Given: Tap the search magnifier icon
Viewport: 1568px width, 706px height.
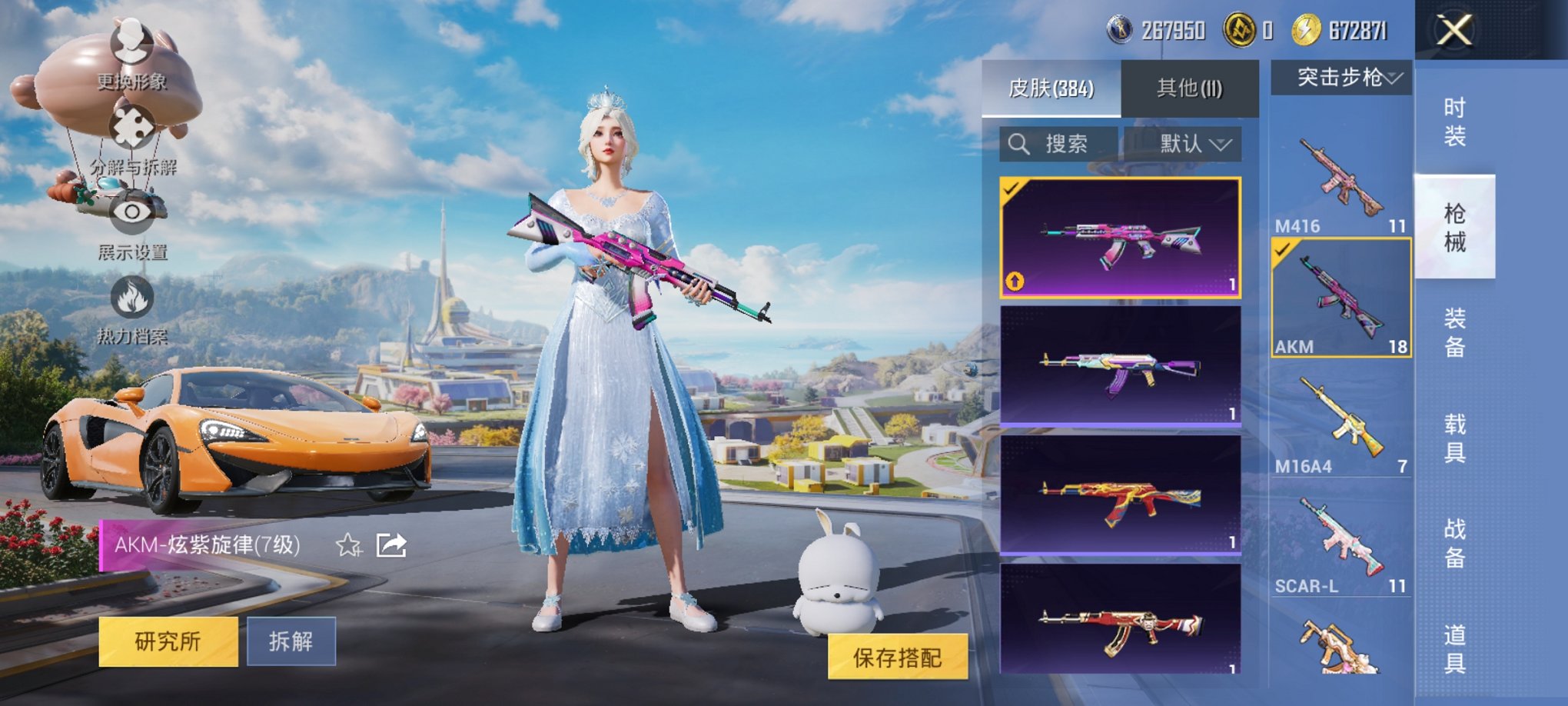Looking at the screenshot, I should point(1020,142).
